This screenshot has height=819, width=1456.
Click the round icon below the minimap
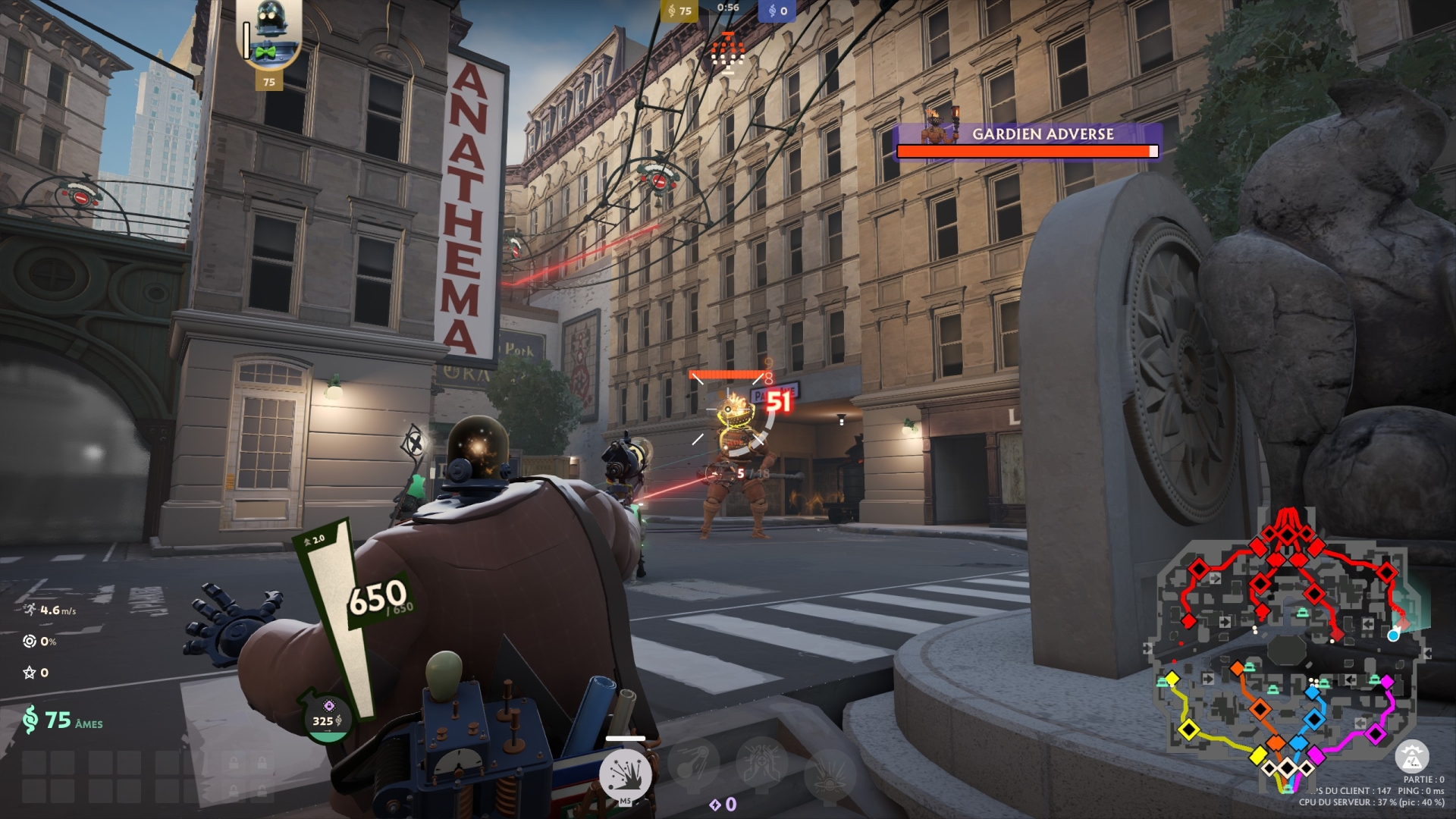pyautogui.click(x=1411, y=756)
